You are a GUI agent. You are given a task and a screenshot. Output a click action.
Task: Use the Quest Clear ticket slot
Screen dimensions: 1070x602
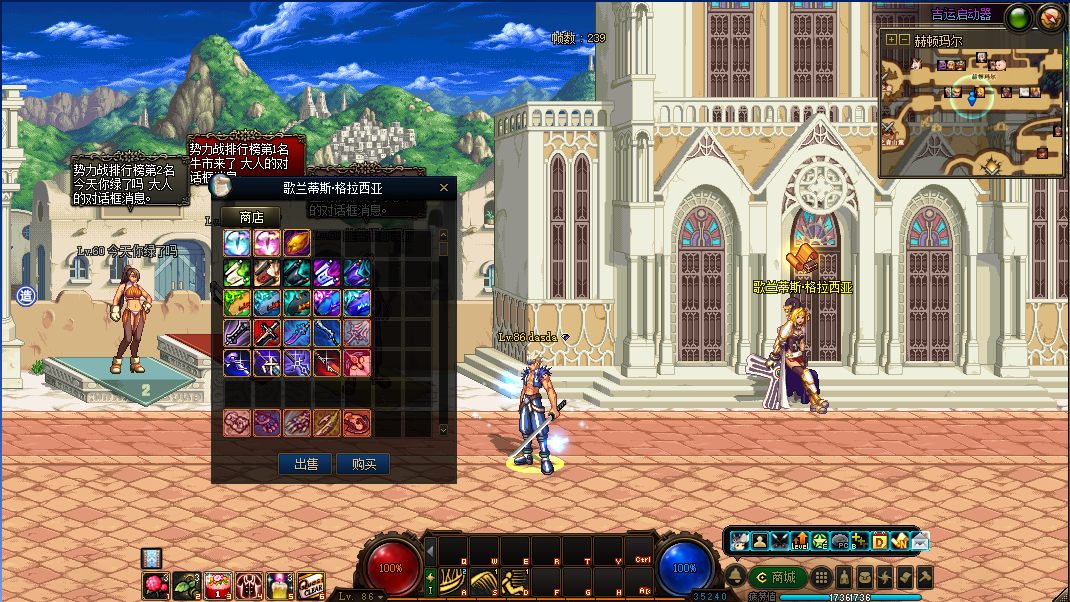tap(310, 585)
